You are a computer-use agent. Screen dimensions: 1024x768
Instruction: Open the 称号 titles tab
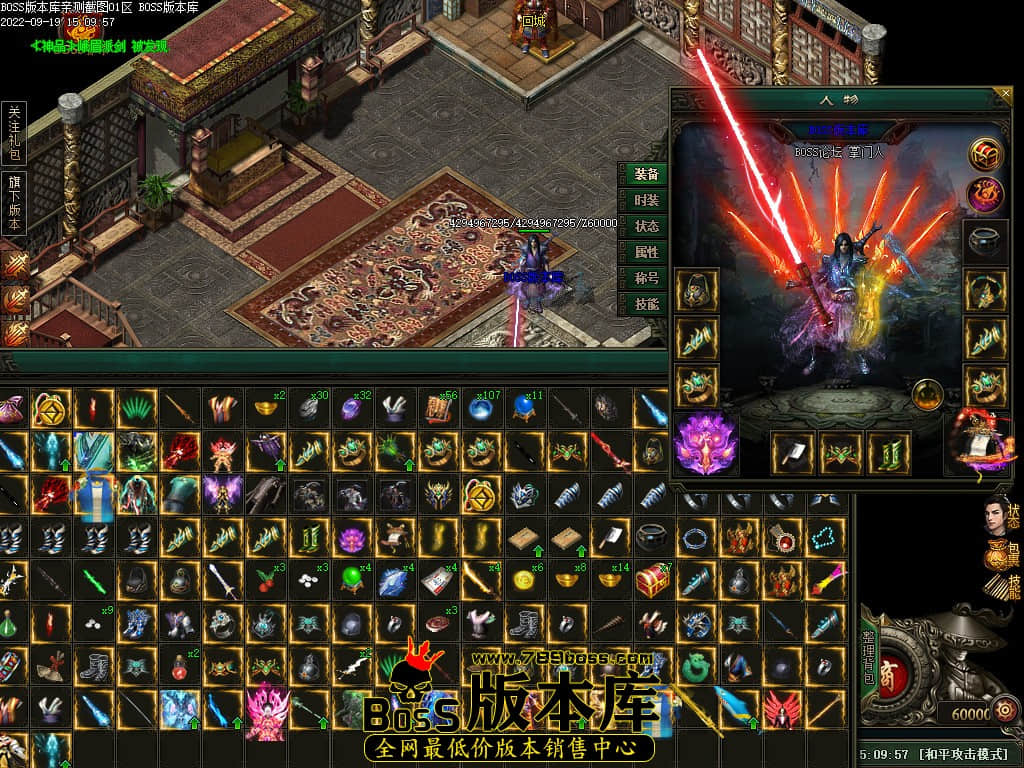pos(646,278)
